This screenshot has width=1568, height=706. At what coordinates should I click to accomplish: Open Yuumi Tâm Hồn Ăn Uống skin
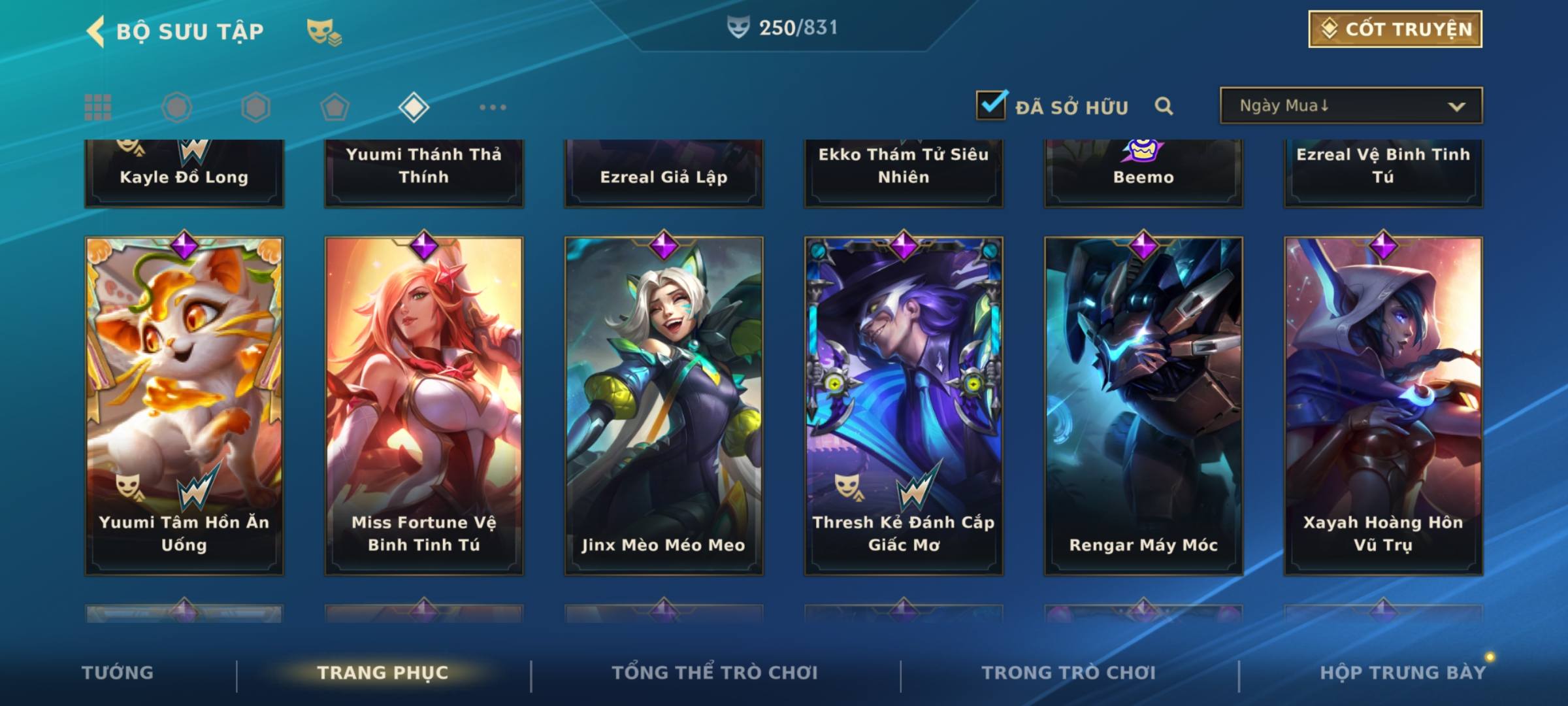pyautogui.click(x=184, y=405)
